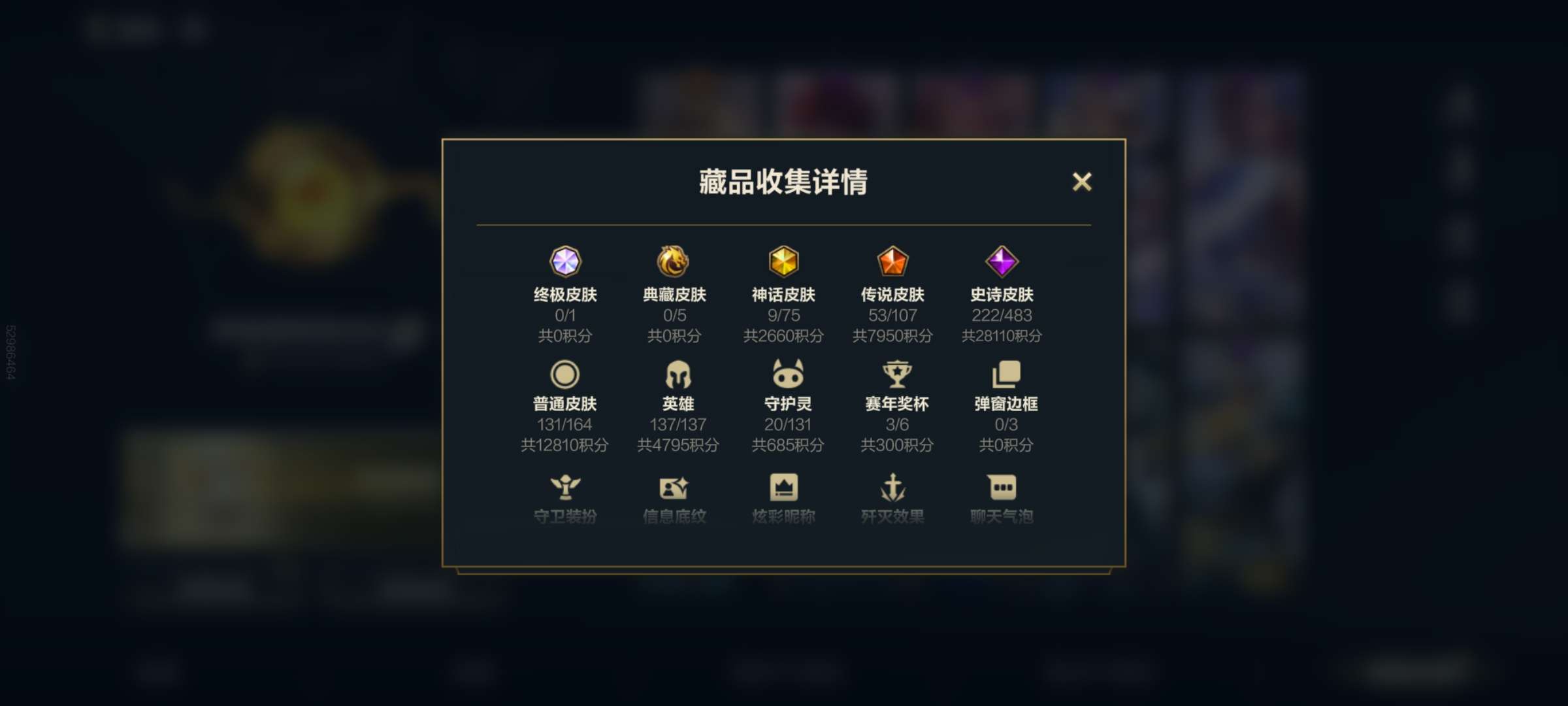Click the 歼灭效果 anchor icon
Image resolution: width=1568 pixels, height=706 pixels.
[893, 487]
